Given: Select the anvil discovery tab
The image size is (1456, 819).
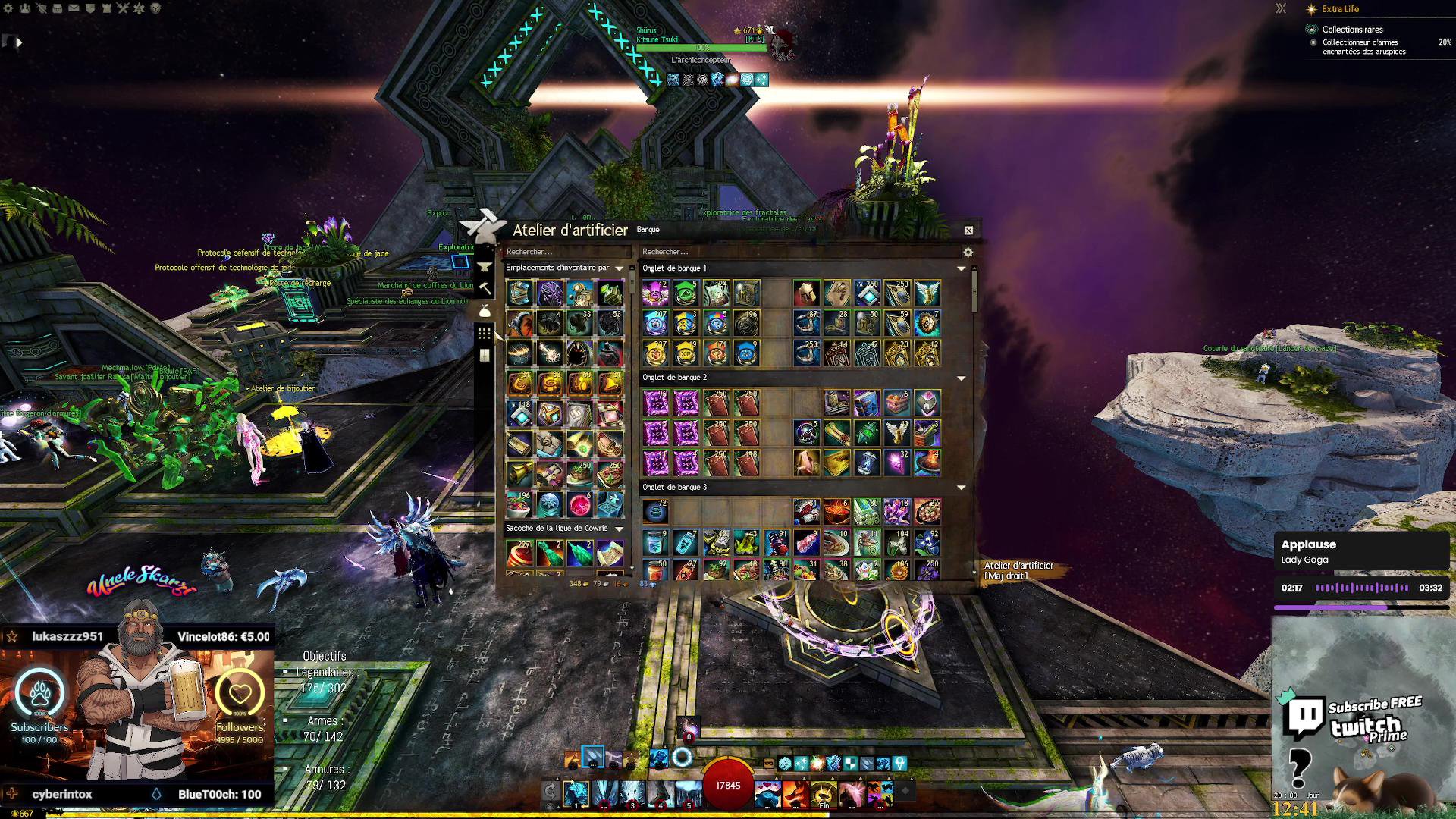Looking at the screenshot, I should 485,267.
